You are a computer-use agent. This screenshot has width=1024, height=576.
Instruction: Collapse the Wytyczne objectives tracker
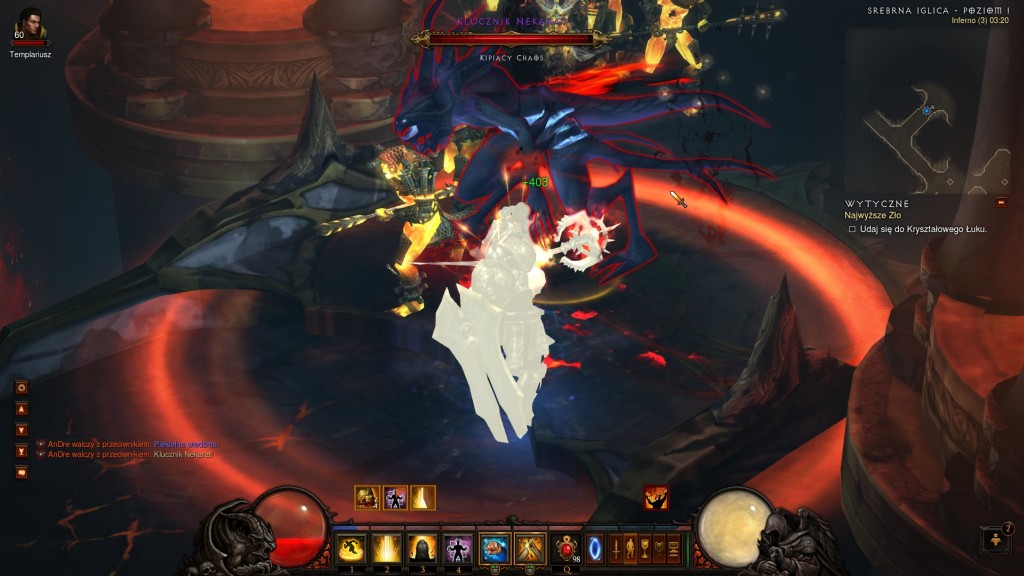878,203
